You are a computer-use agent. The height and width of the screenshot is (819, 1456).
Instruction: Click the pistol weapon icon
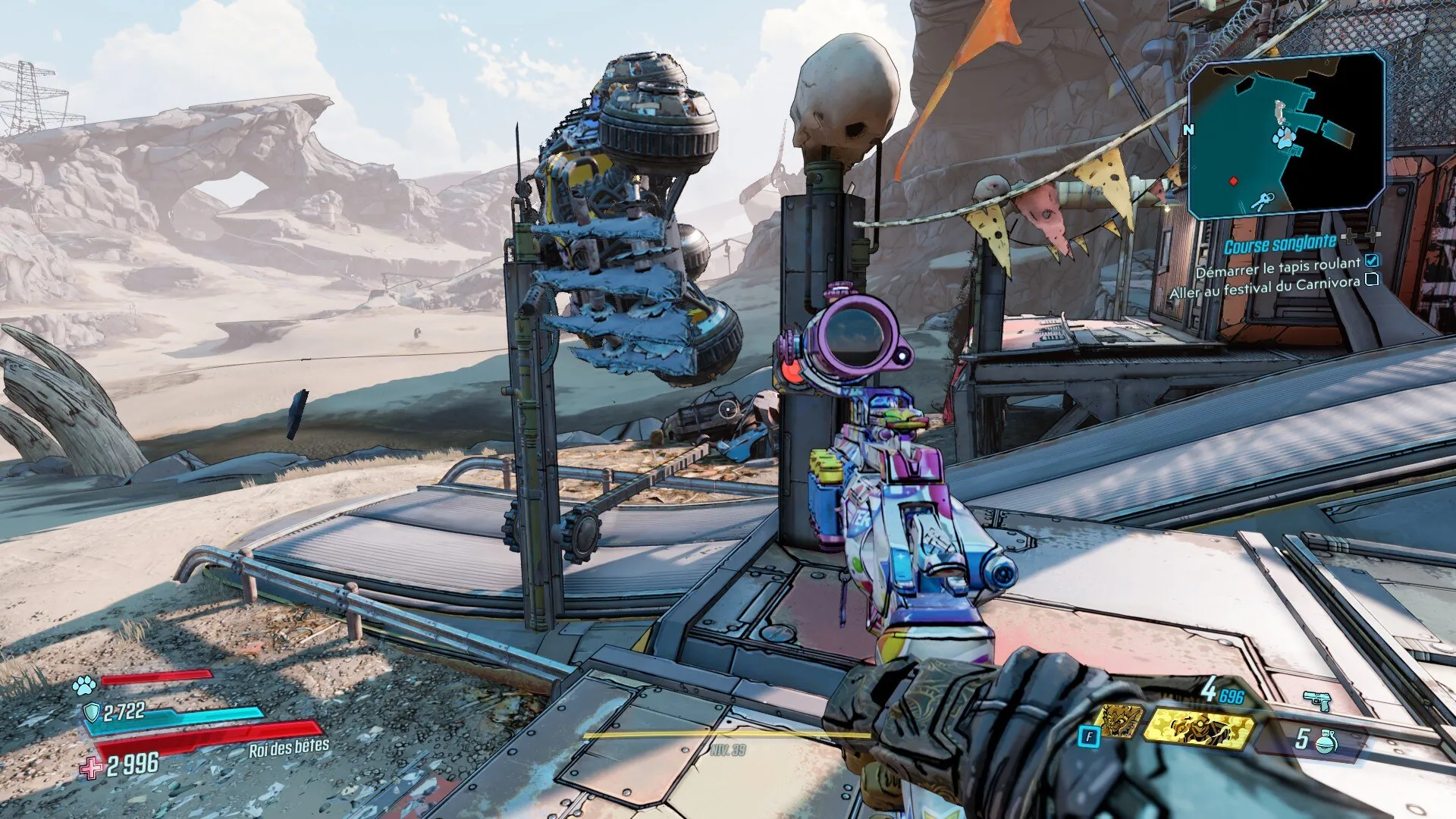point(1317,700)
